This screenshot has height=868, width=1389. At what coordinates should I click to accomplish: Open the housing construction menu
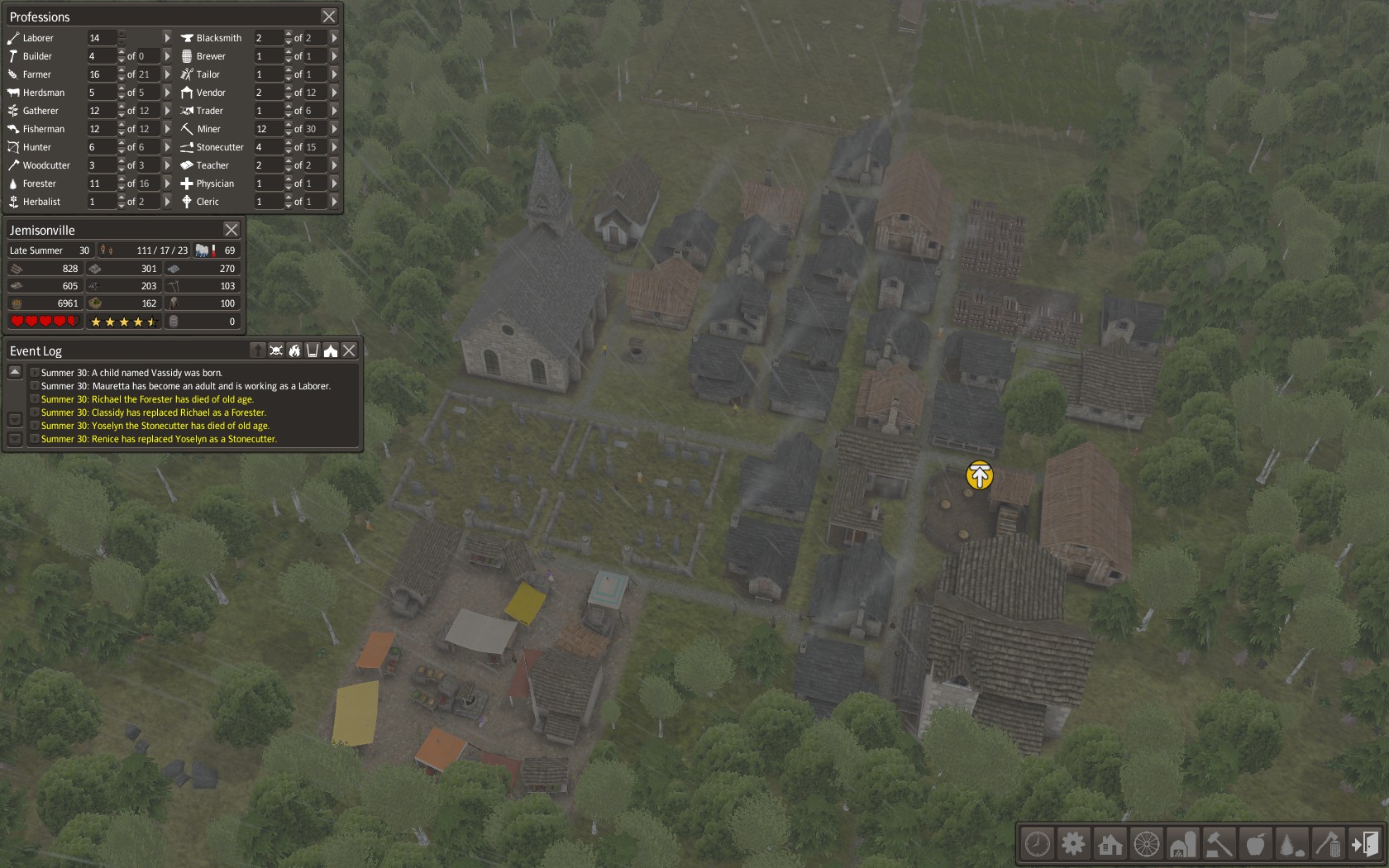1110,844
